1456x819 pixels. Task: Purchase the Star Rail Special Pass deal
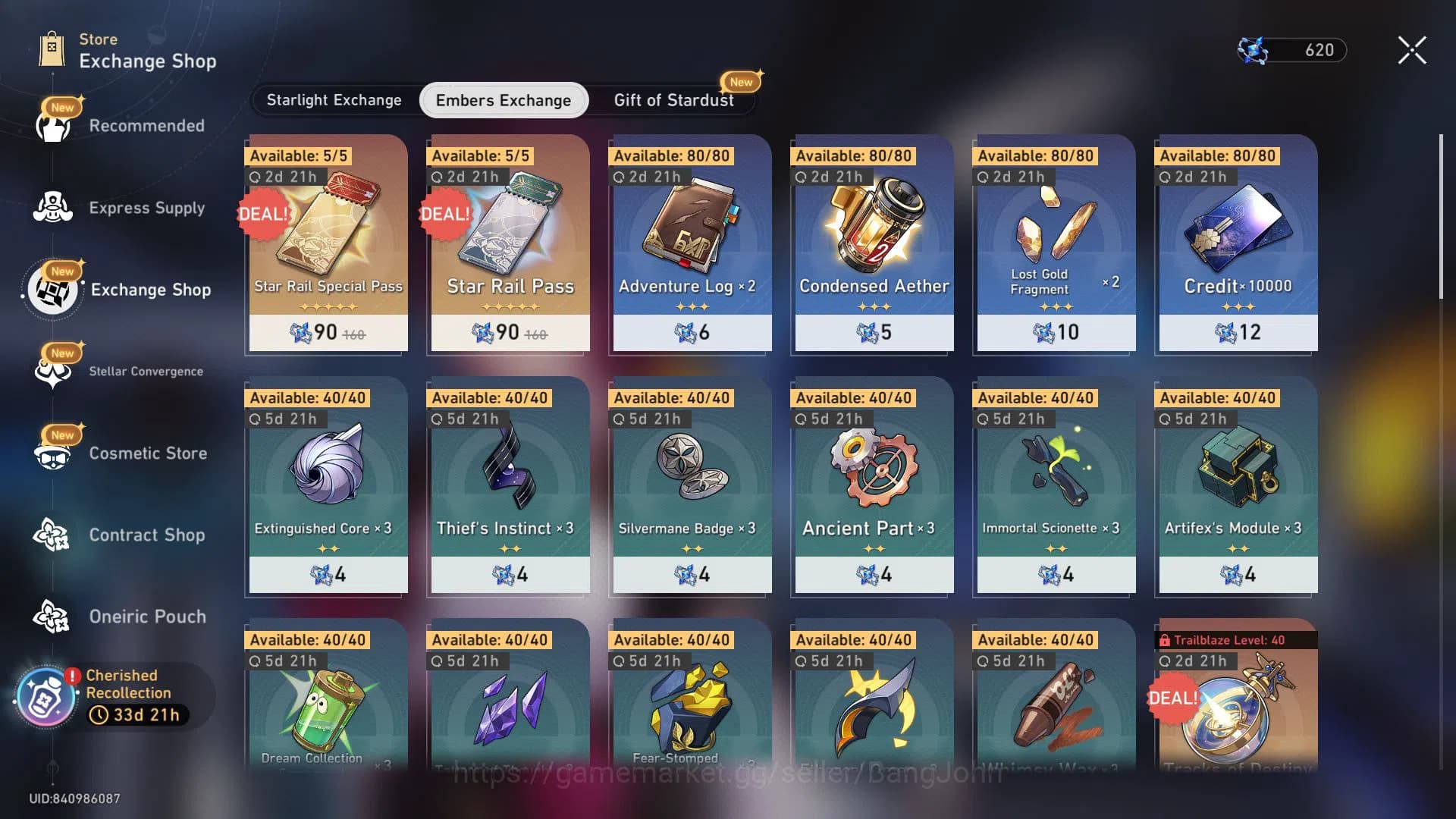[x=327, y=243]
